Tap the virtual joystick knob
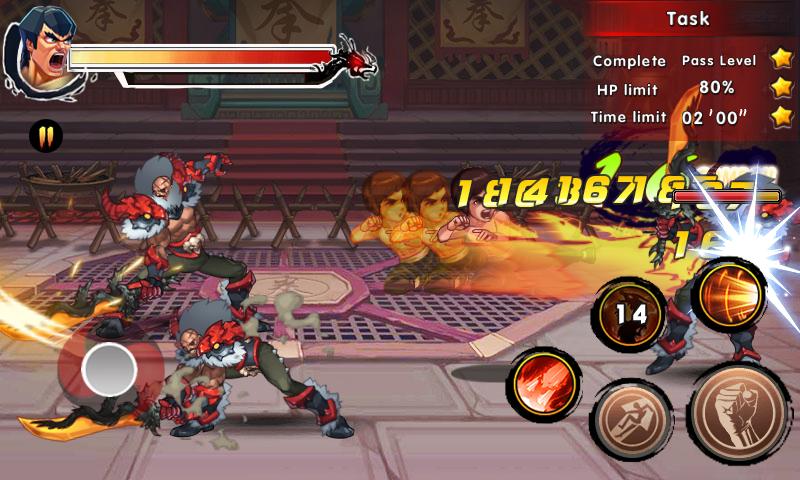This screenshot has height=480, width=800. click(110, 370)
